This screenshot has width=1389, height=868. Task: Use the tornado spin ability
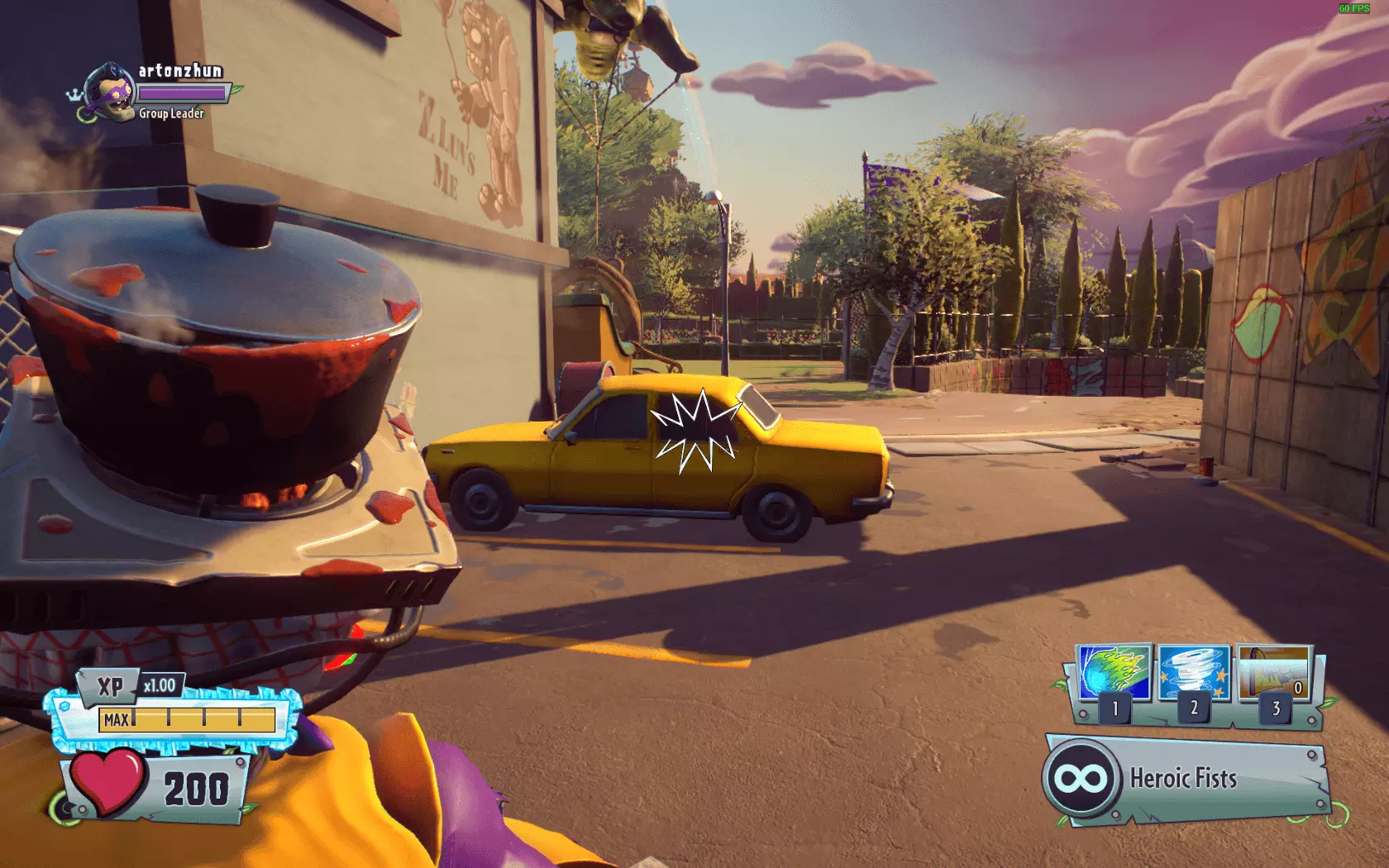[x=1193, y=674]
